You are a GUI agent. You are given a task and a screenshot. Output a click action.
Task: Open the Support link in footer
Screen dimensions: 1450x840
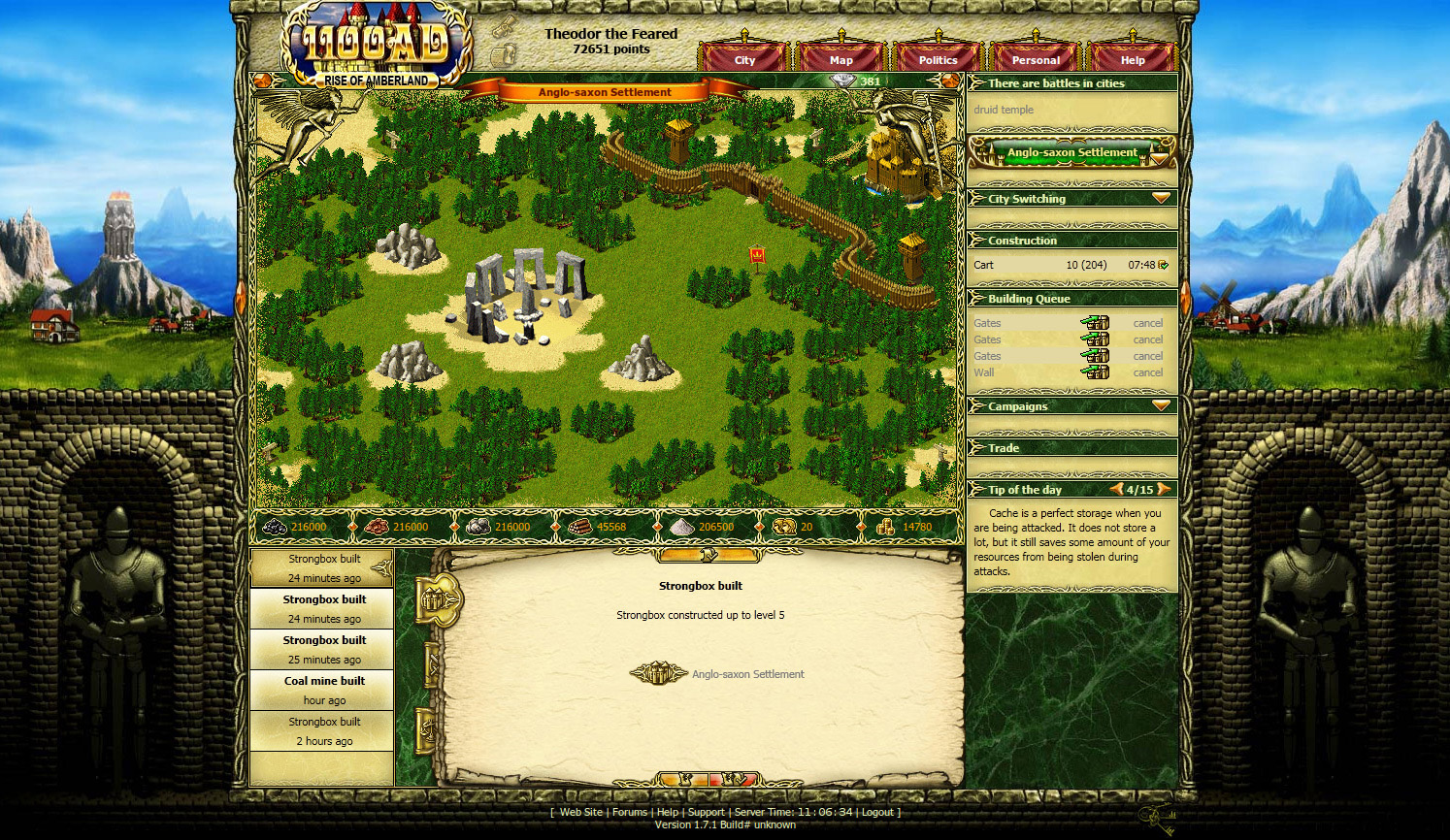pos(706,812)
